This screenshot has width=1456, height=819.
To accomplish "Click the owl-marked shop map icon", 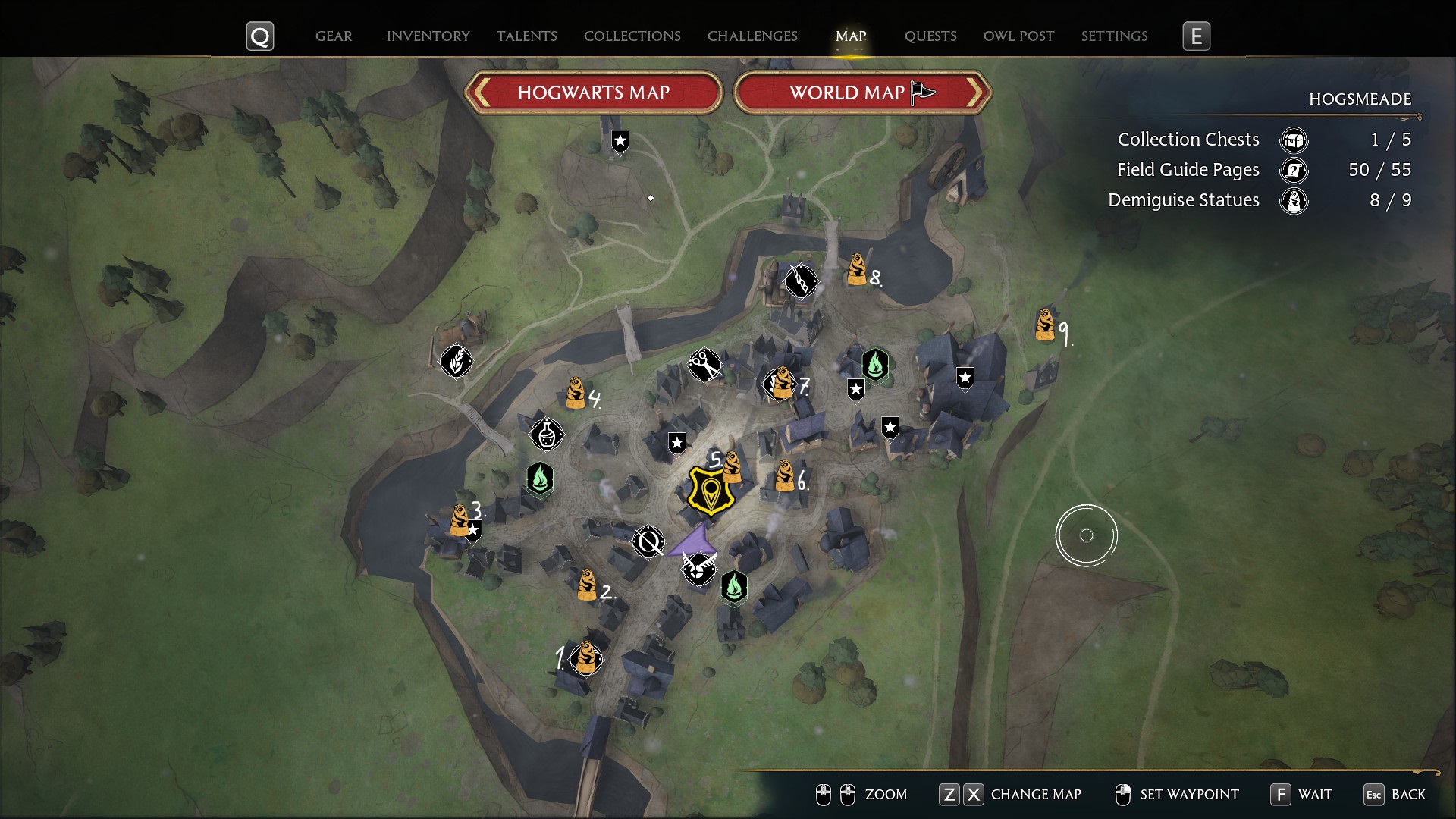I will tap(698, 568).
